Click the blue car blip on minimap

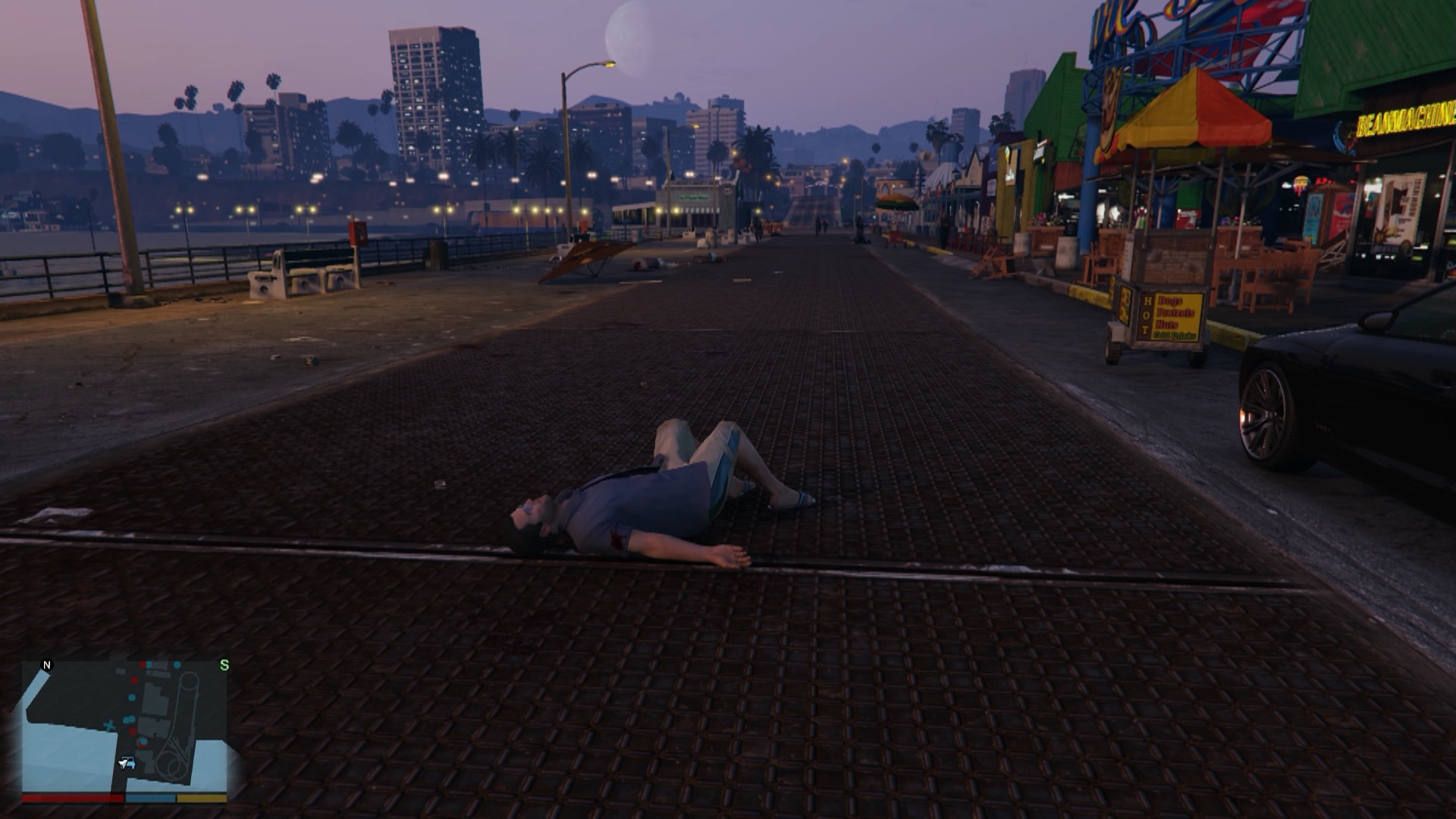click(127, 764)
